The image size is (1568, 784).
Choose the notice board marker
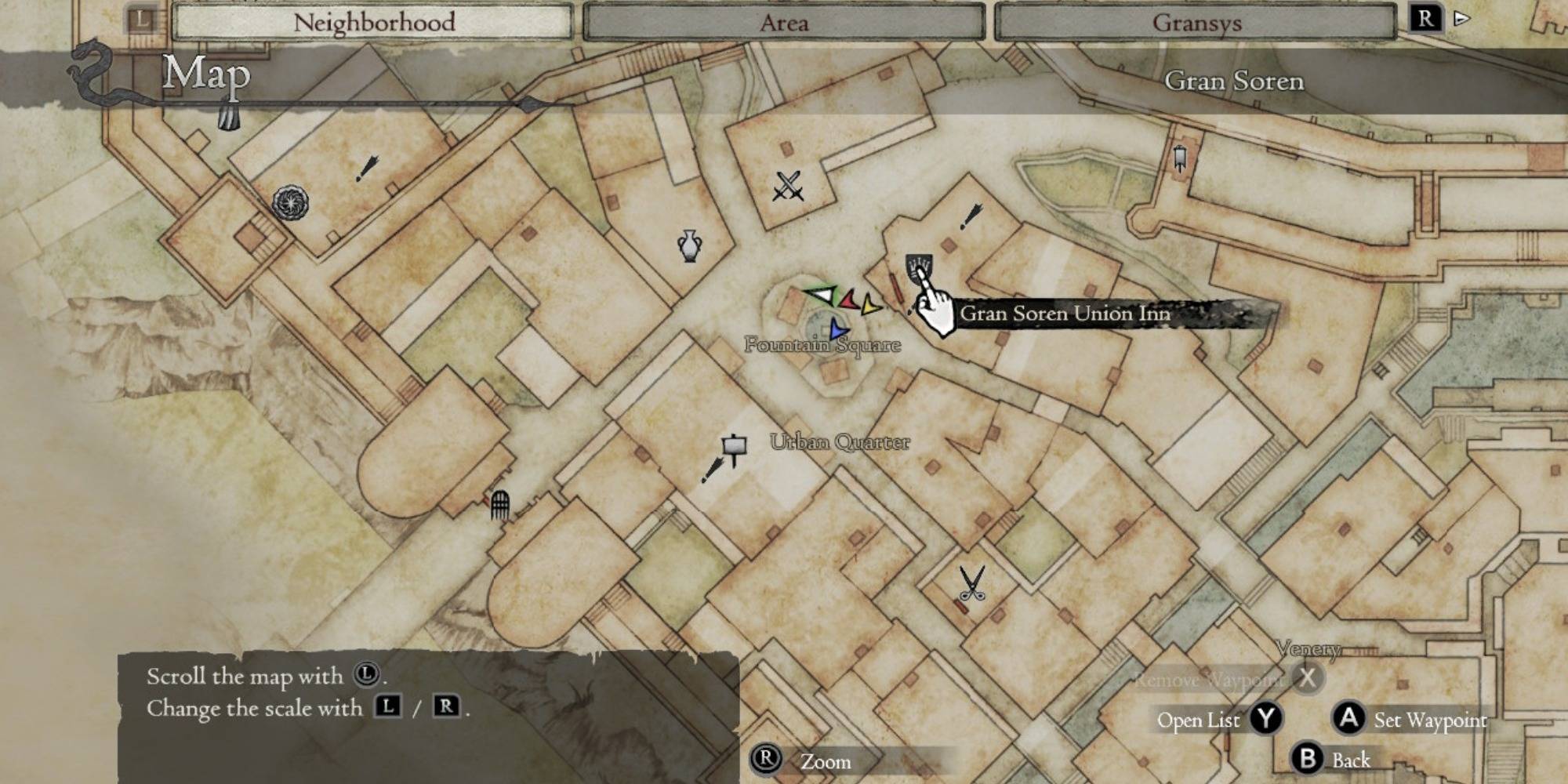pos(734,448)
